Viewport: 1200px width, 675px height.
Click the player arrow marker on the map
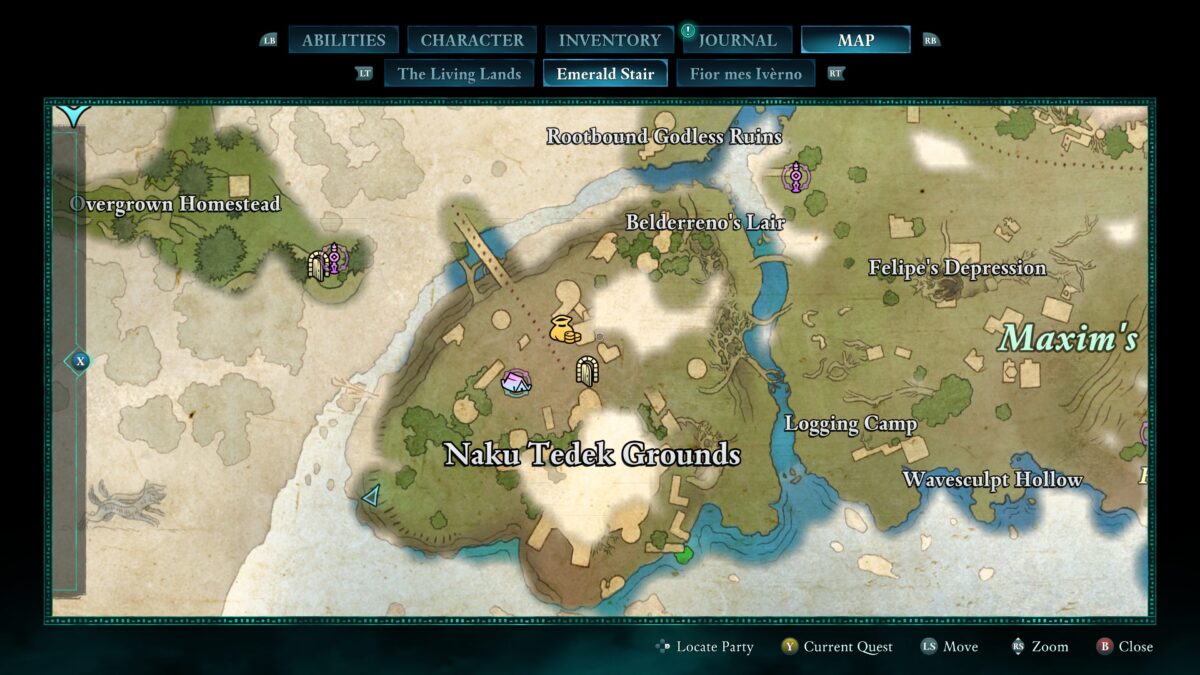(x=371, y=494)
